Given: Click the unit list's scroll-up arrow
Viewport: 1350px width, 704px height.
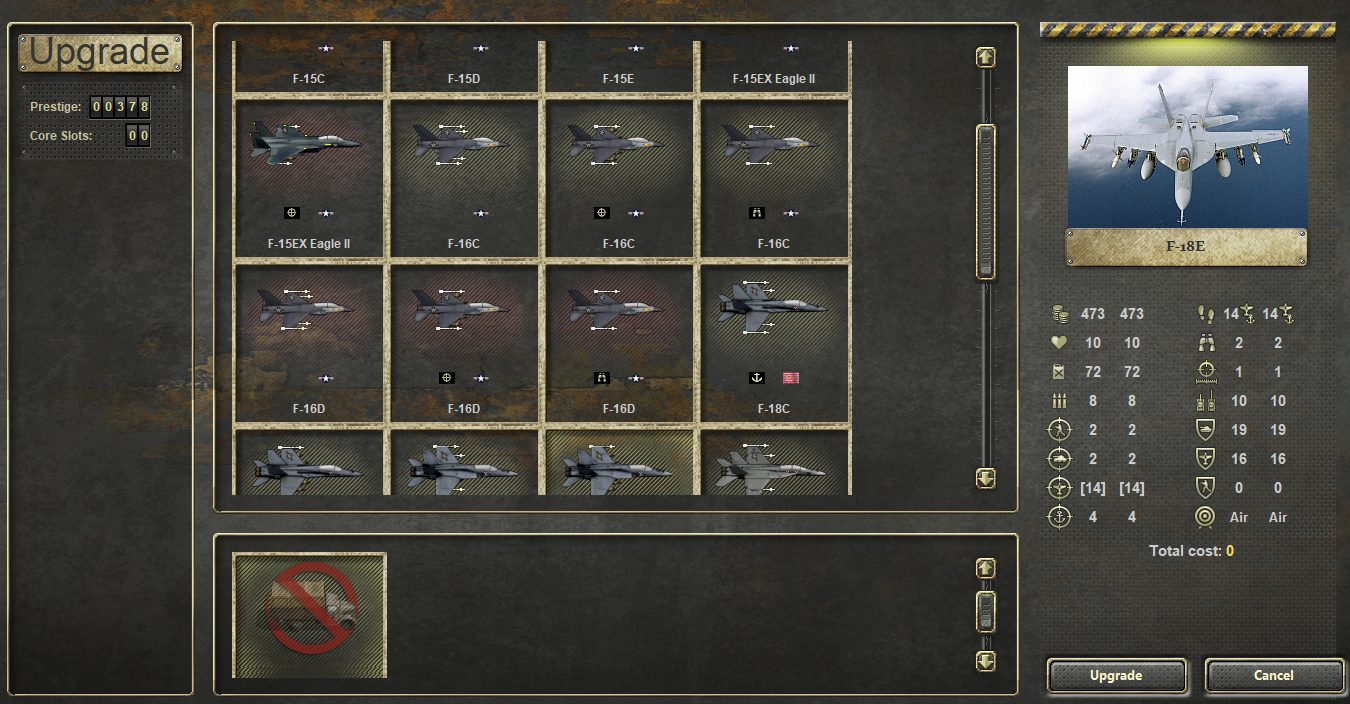Looking at the screenshot, I should pos(986,58).
